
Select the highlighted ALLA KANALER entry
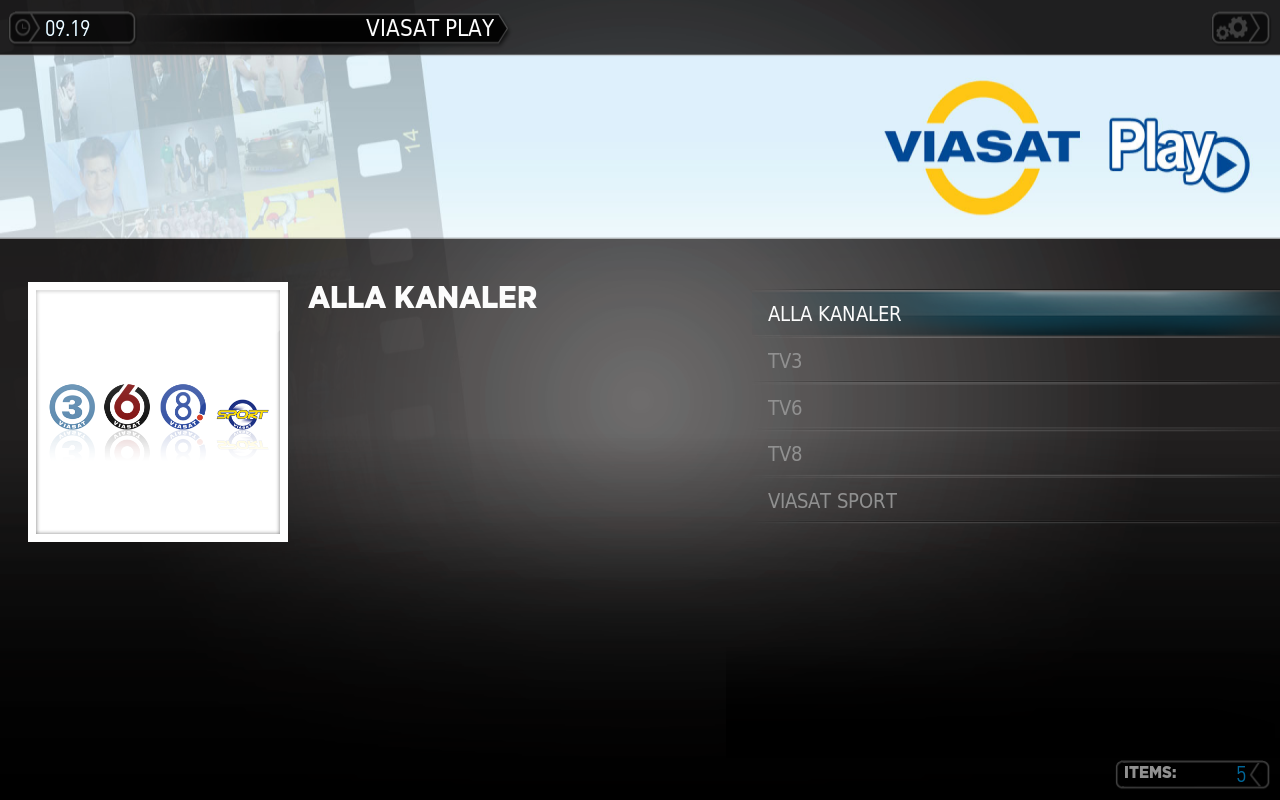[x=834, y=313]
